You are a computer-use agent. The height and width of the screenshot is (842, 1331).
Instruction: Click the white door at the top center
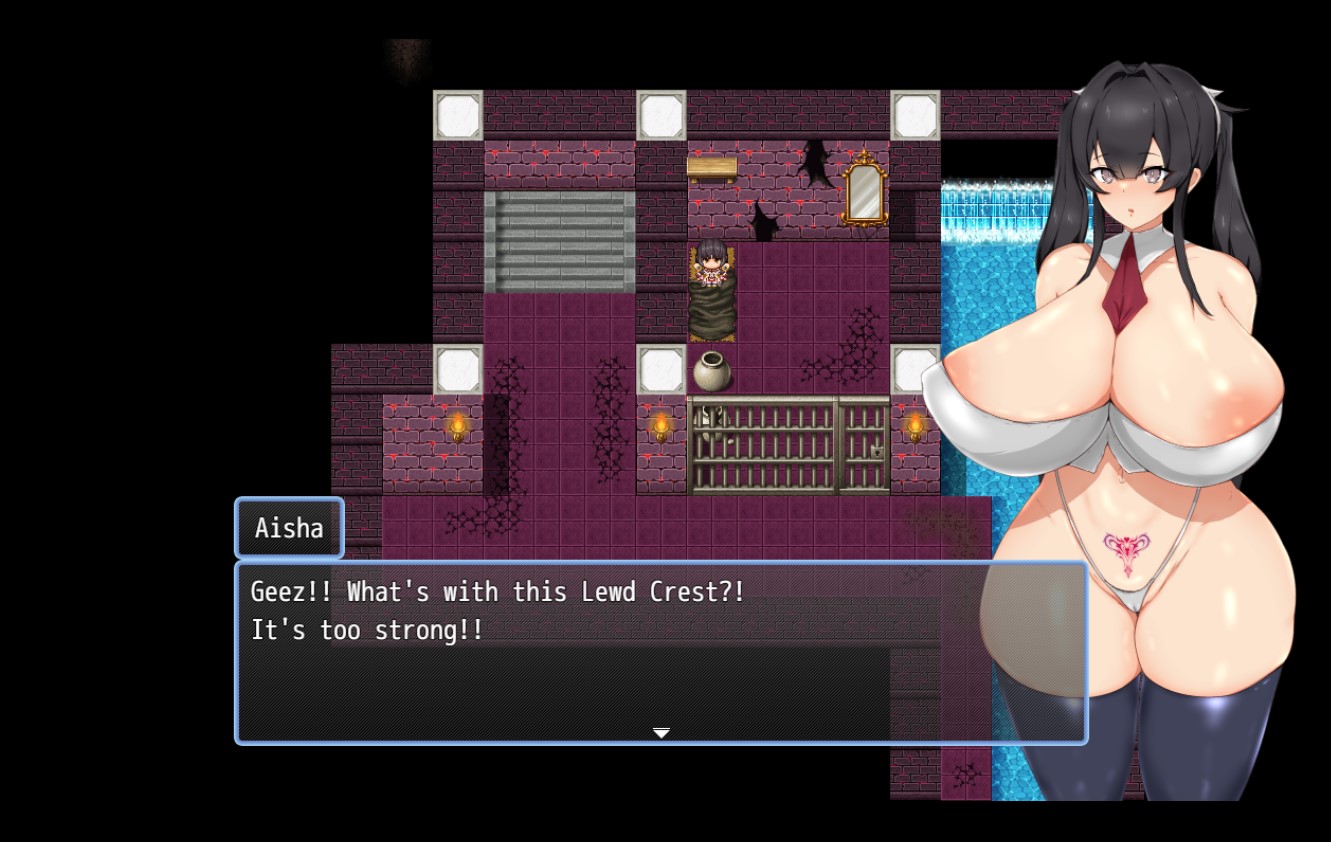point(660,113)
